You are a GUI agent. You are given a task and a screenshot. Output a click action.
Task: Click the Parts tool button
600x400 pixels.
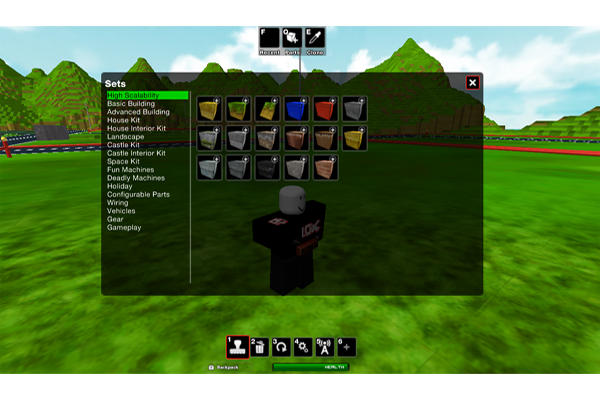(x=292, y=40)
